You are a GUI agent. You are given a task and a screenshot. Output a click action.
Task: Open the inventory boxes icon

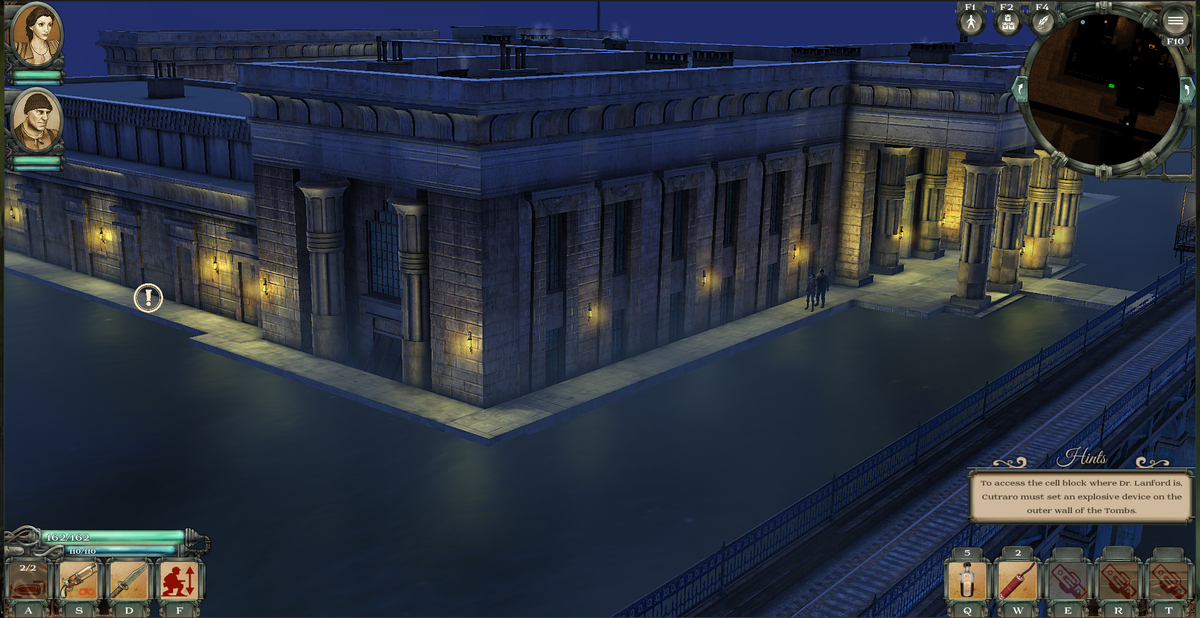pos(1006,23)
